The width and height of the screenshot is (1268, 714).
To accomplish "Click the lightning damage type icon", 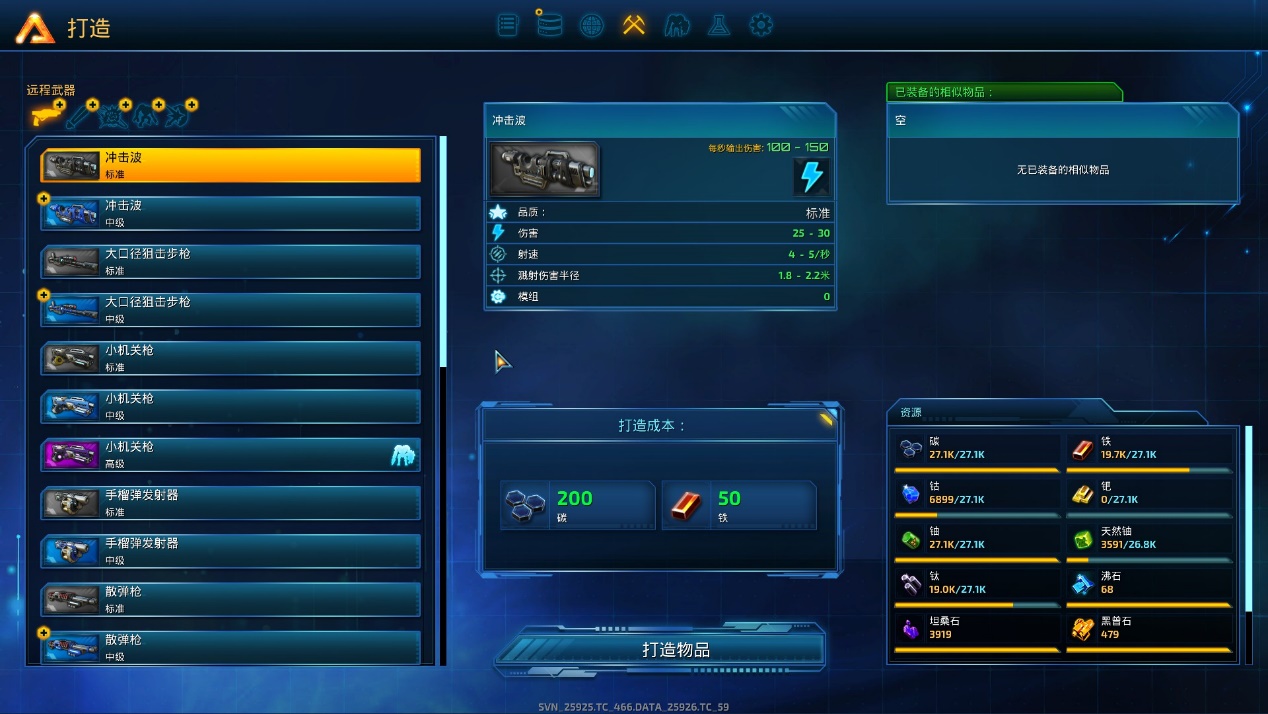I will point(811,176).
